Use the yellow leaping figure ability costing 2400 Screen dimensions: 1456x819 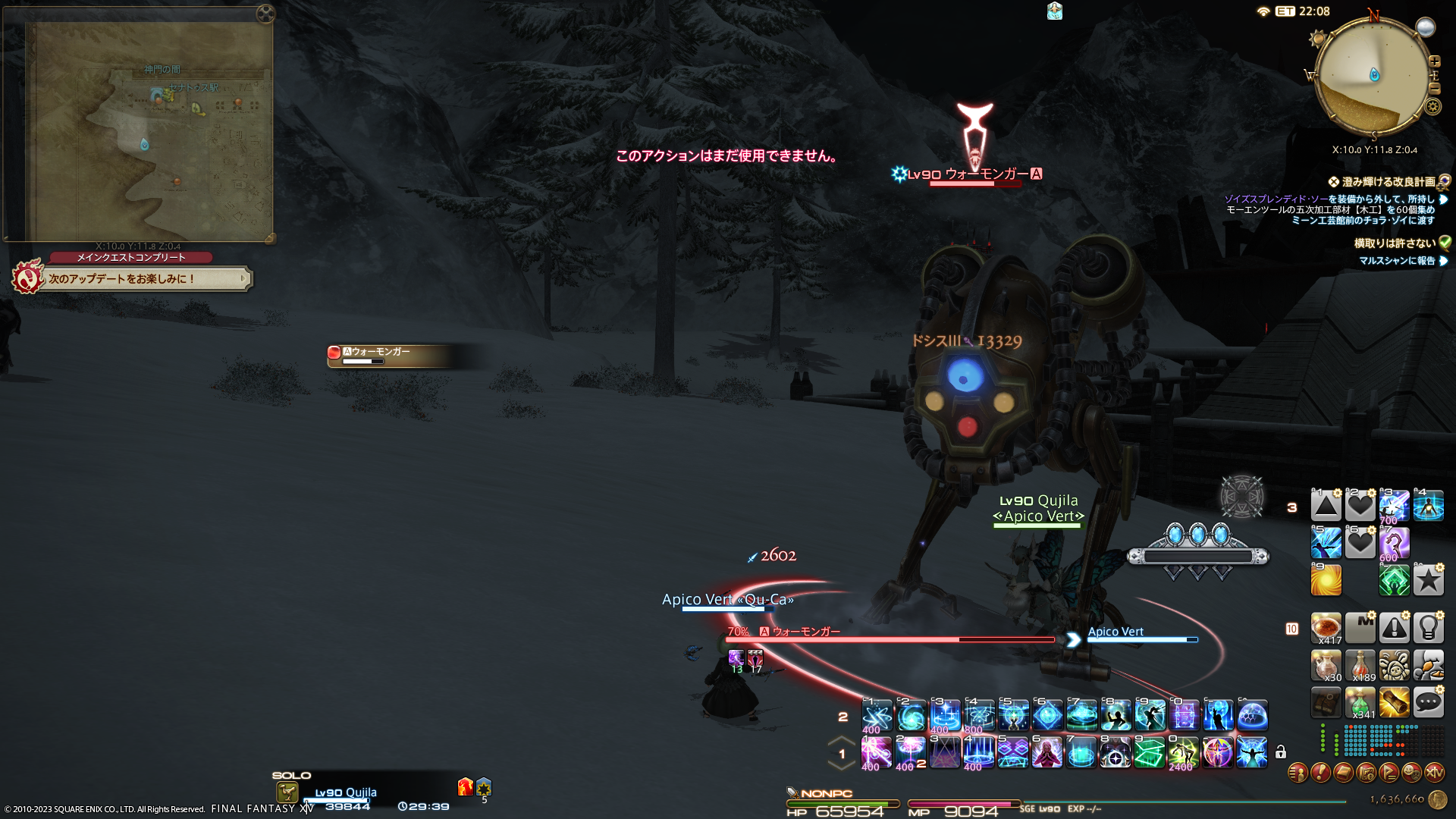pos(1182,753)
